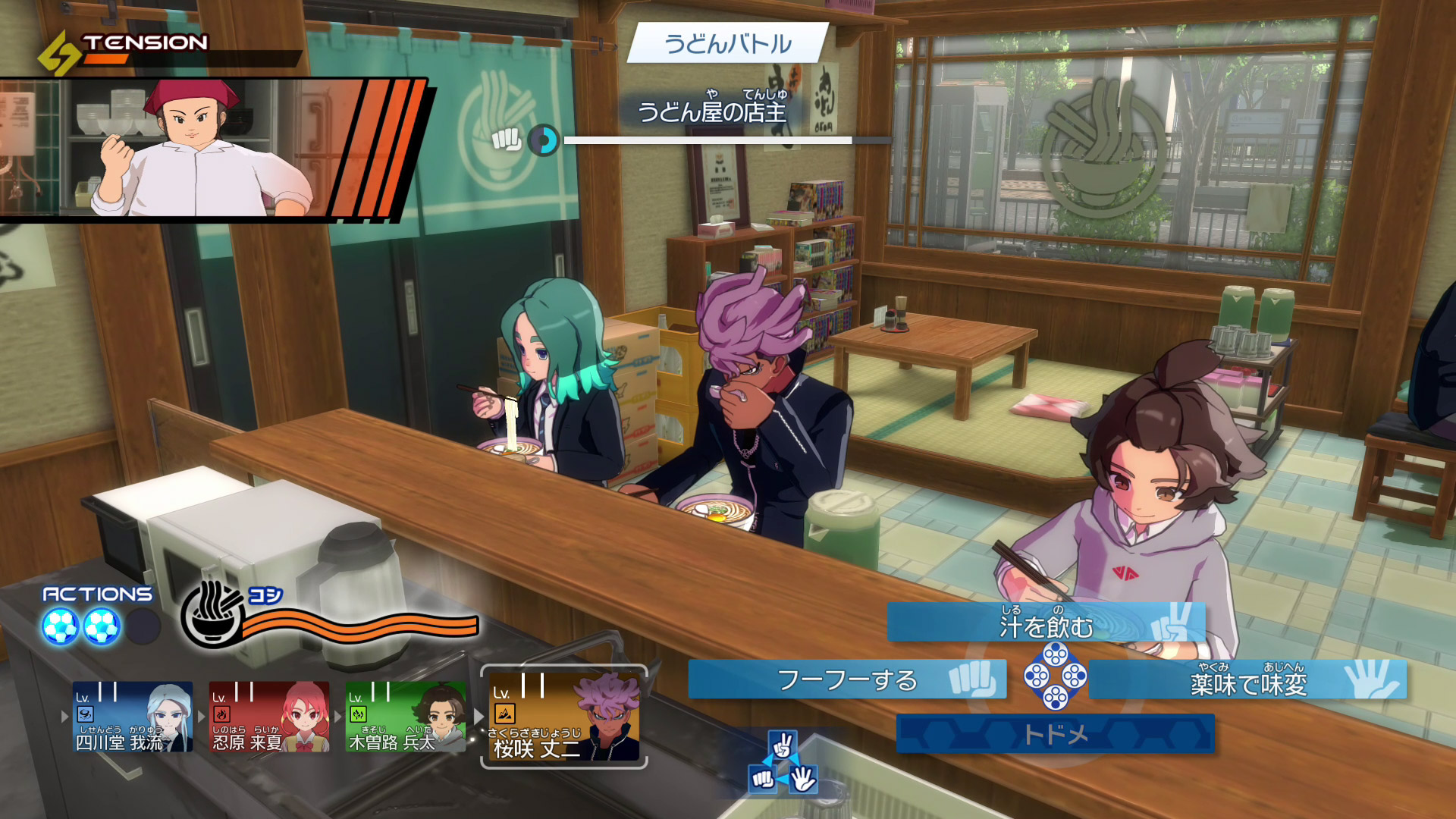Choose the 汁を飲む action
1456x819 pixels.
pos(1045,623)
